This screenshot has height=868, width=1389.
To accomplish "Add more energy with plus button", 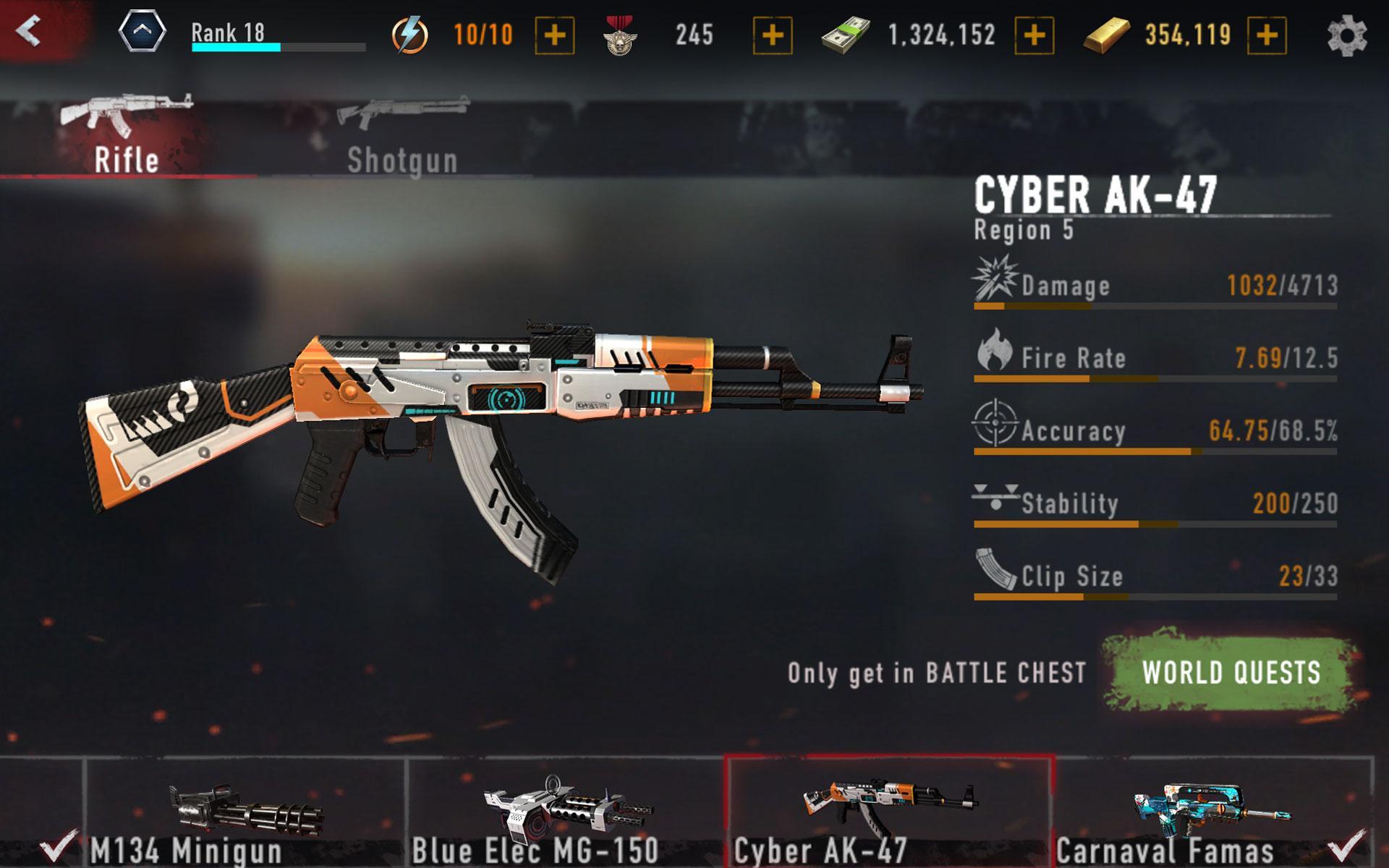I will point(554,35).
